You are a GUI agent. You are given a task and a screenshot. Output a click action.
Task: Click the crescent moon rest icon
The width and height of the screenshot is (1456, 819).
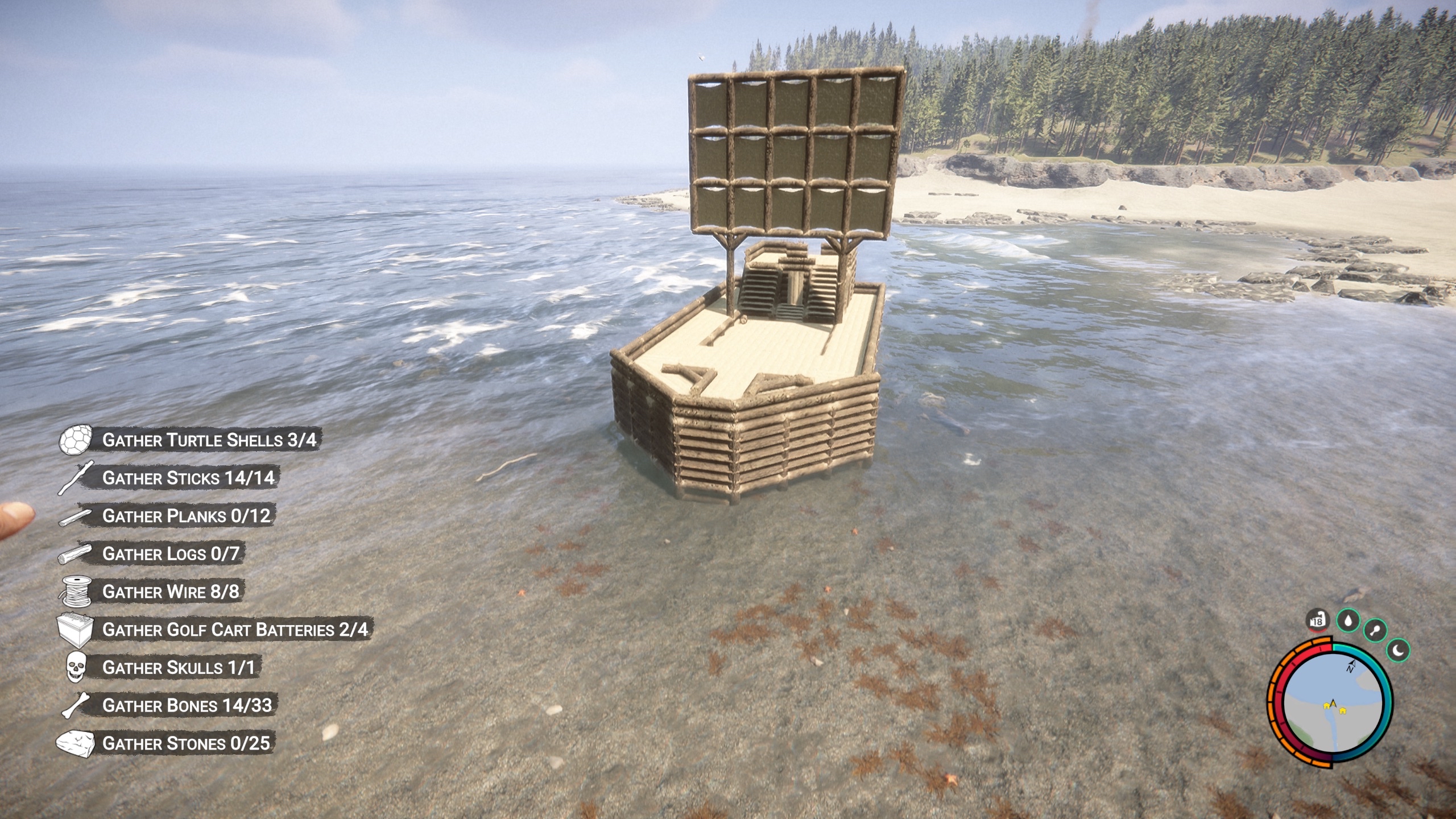(x=1399, y=649)
